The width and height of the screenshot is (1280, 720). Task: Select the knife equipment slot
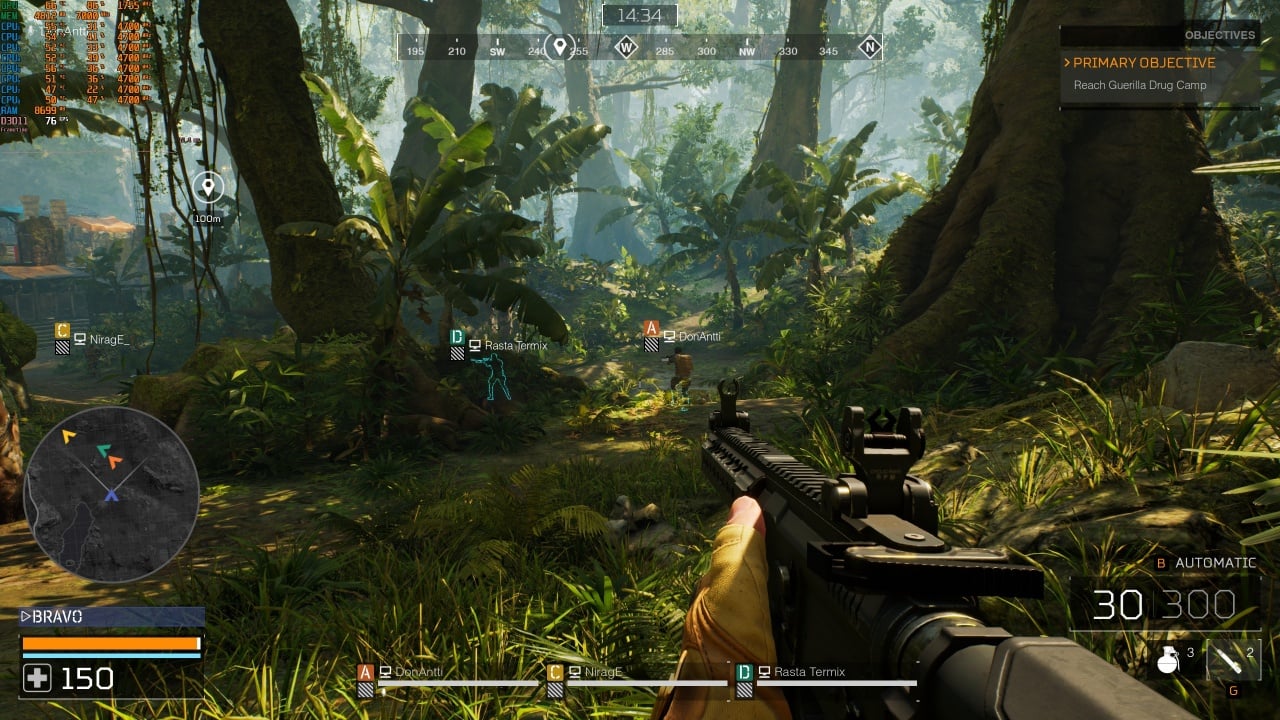[1232, 659]
